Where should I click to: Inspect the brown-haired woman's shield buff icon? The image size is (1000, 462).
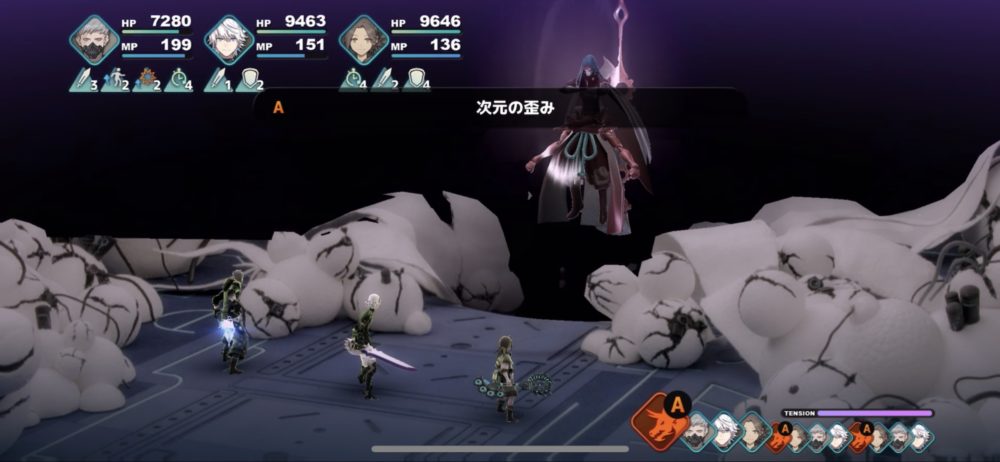pyautogui.click(x=416, y=80)
